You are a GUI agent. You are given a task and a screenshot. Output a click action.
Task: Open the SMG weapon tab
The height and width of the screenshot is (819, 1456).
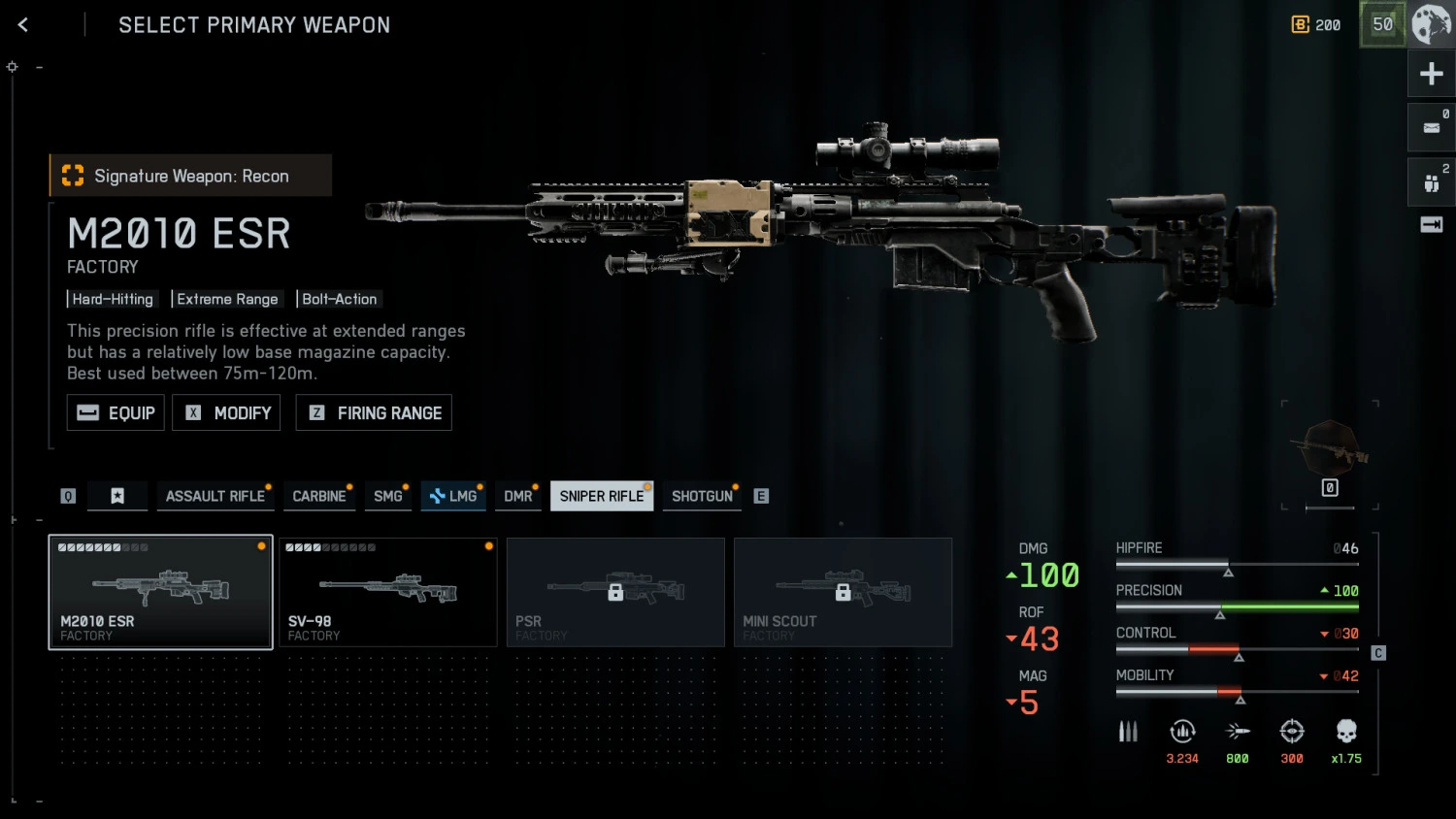coord(388,496)
